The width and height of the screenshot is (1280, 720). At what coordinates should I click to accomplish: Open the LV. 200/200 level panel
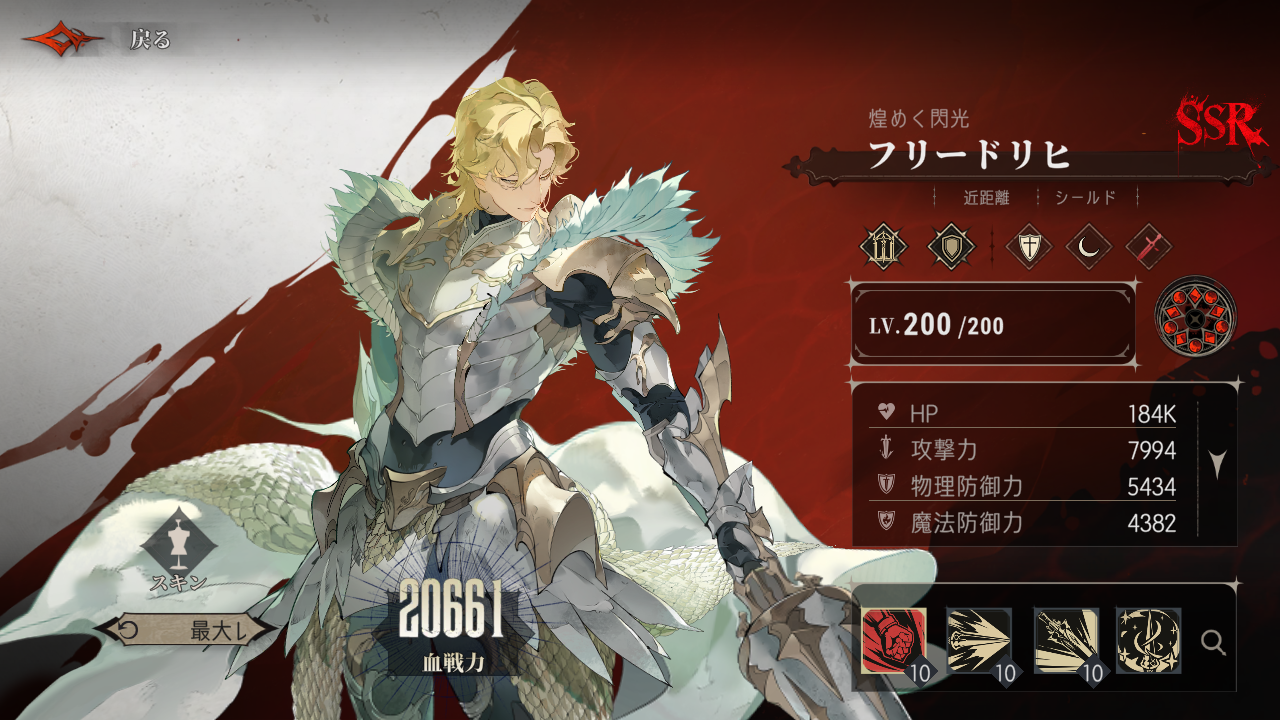(993, 325)
